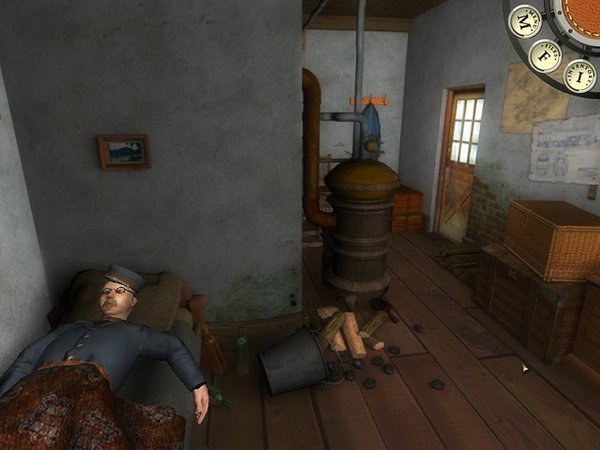The image size is (600, 450).
Task: Open the Inventory key marked I
Action: [579, 74]
